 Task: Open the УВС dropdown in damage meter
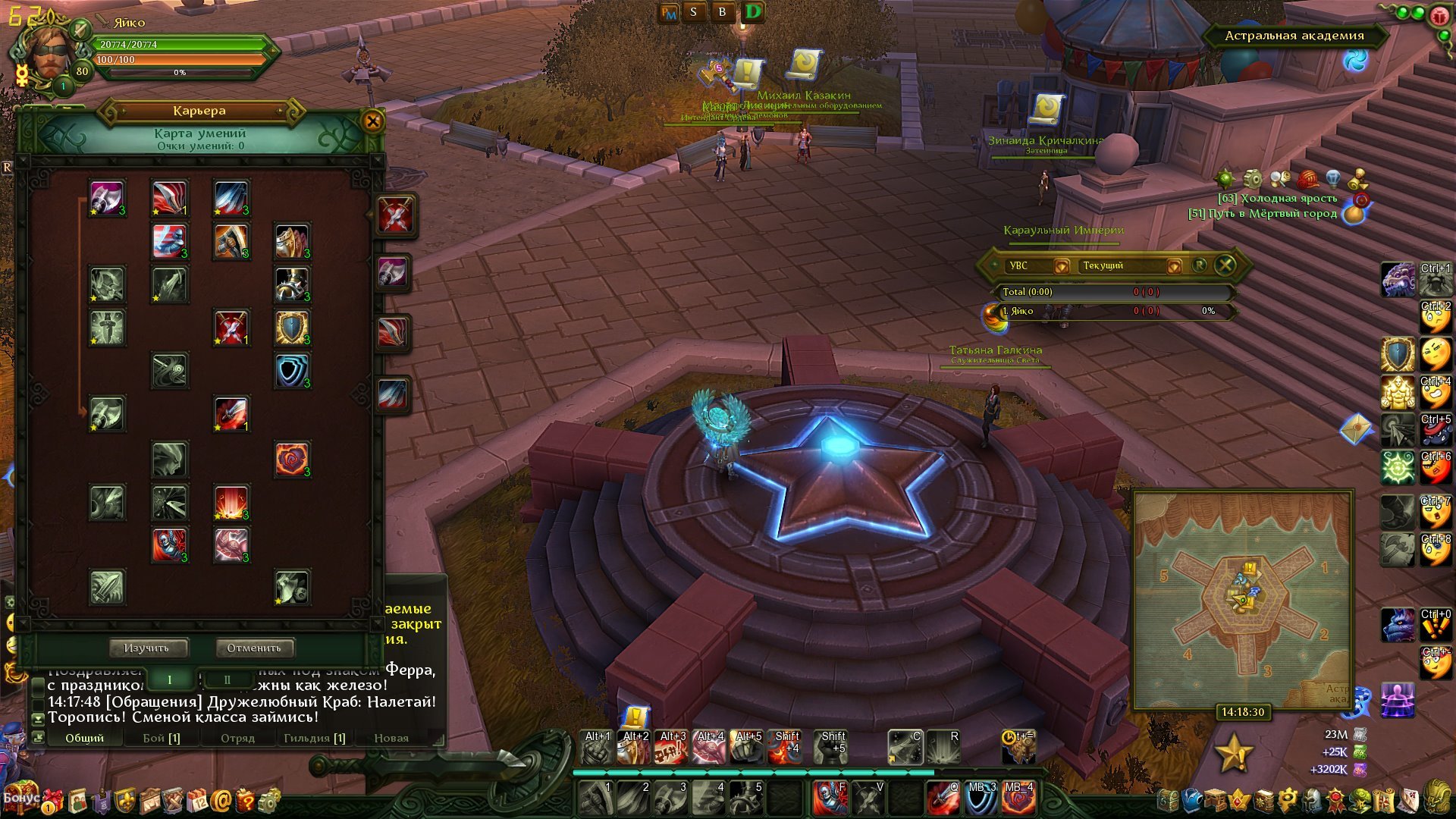click(1061, 266)
